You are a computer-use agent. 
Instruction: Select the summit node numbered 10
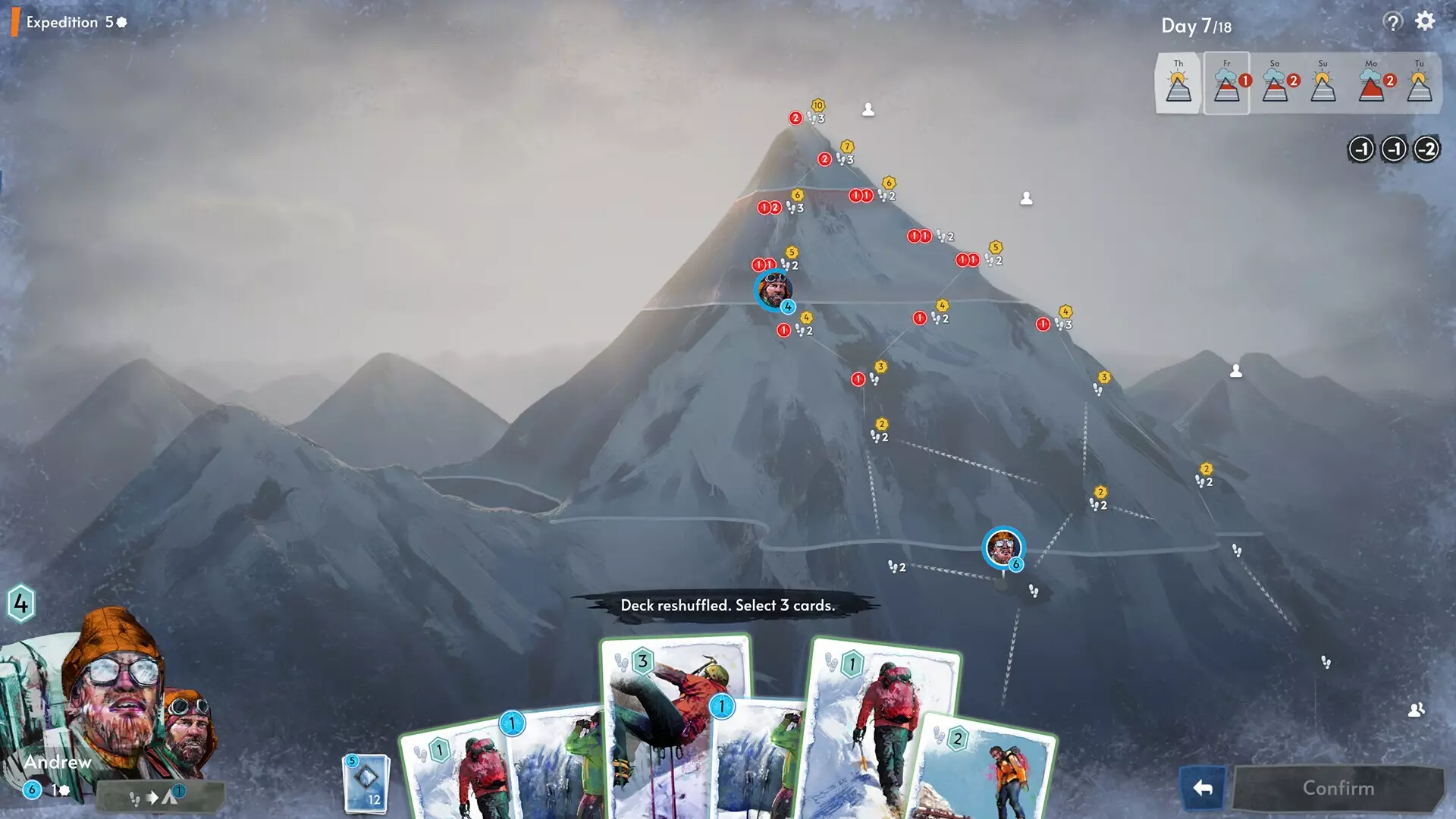[820, 104]
